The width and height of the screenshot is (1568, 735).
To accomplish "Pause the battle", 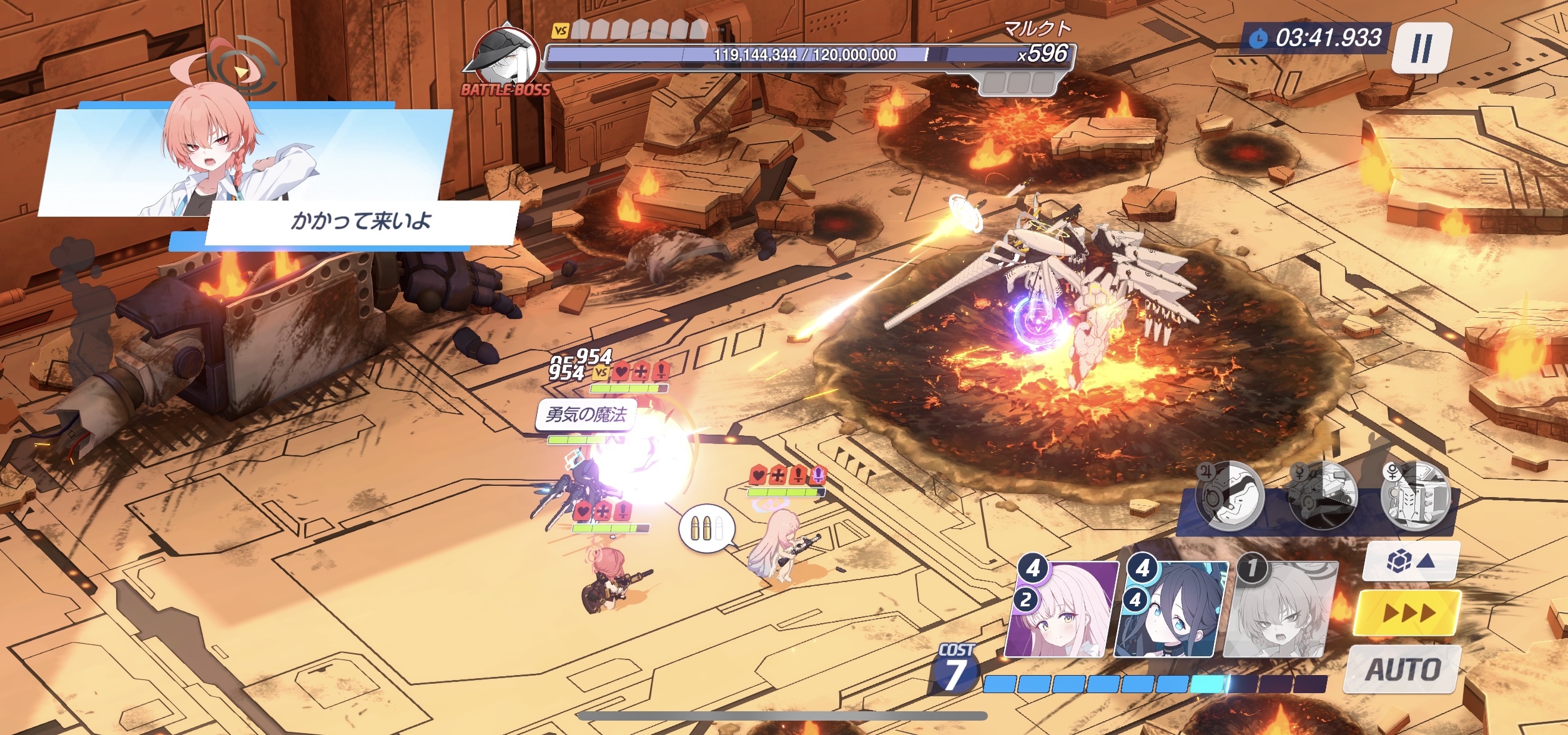I will tap(1421, 47).
